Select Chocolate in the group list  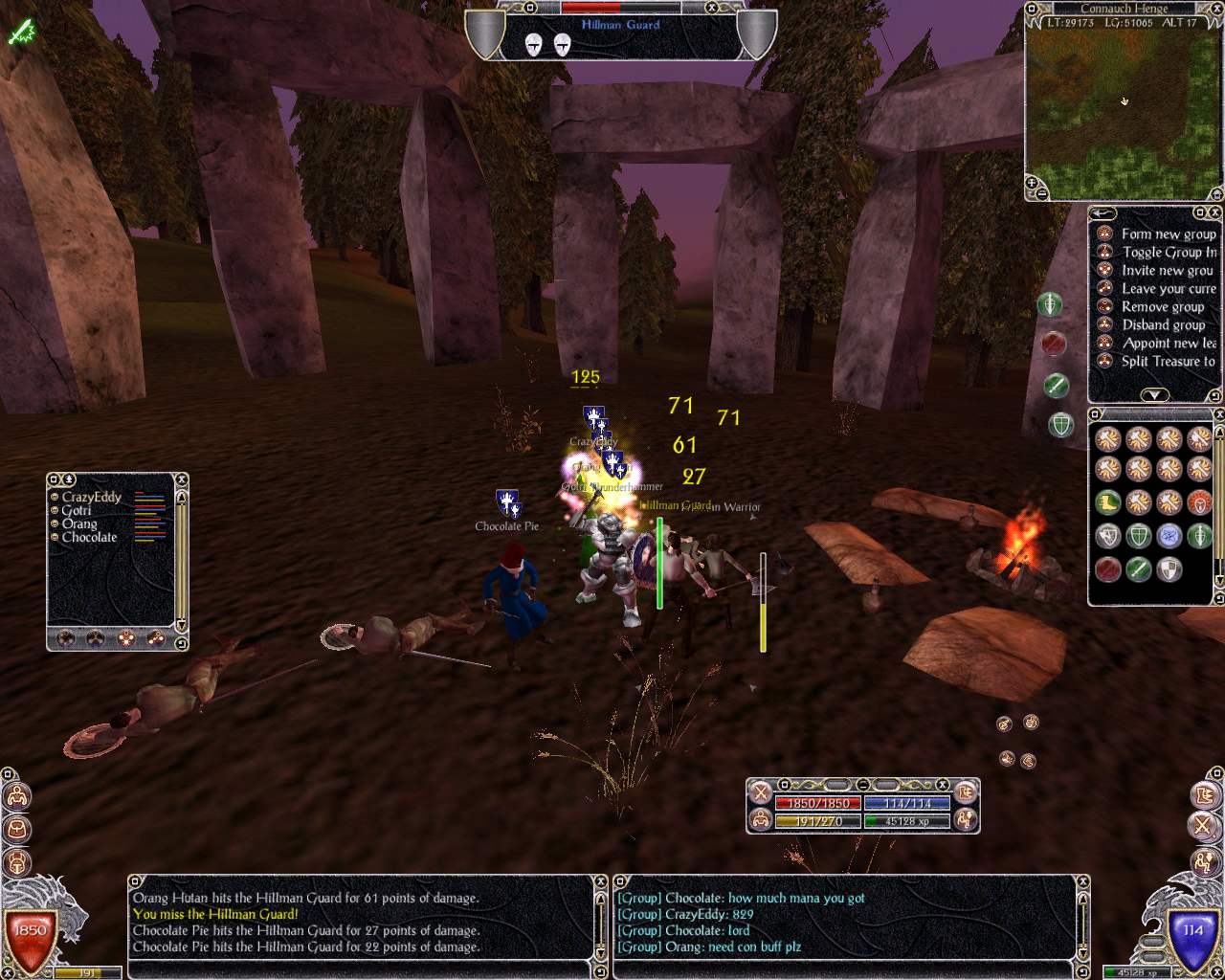click(89, 537)
